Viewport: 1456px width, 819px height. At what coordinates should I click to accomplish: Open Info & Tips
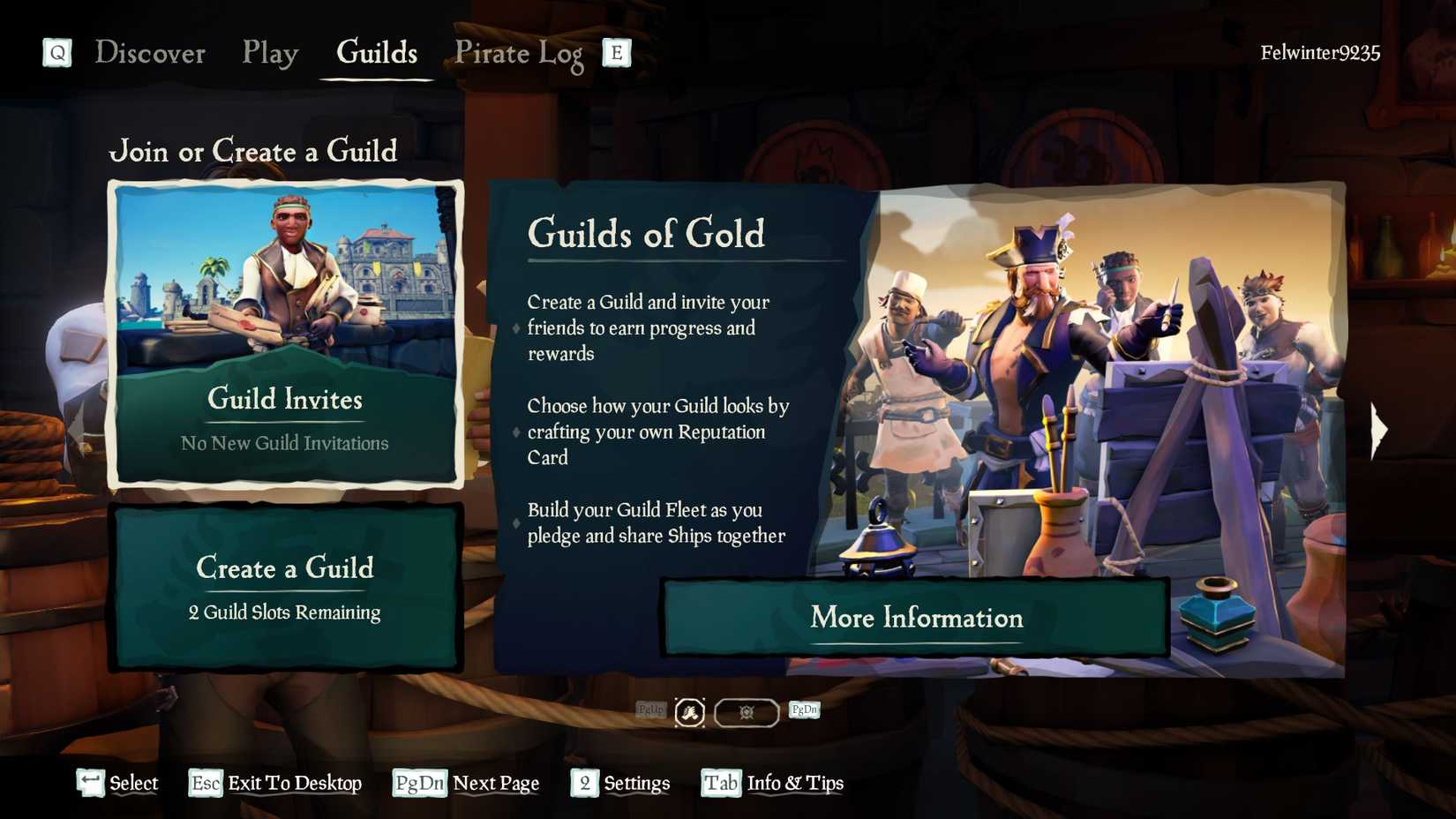[794, 783]
